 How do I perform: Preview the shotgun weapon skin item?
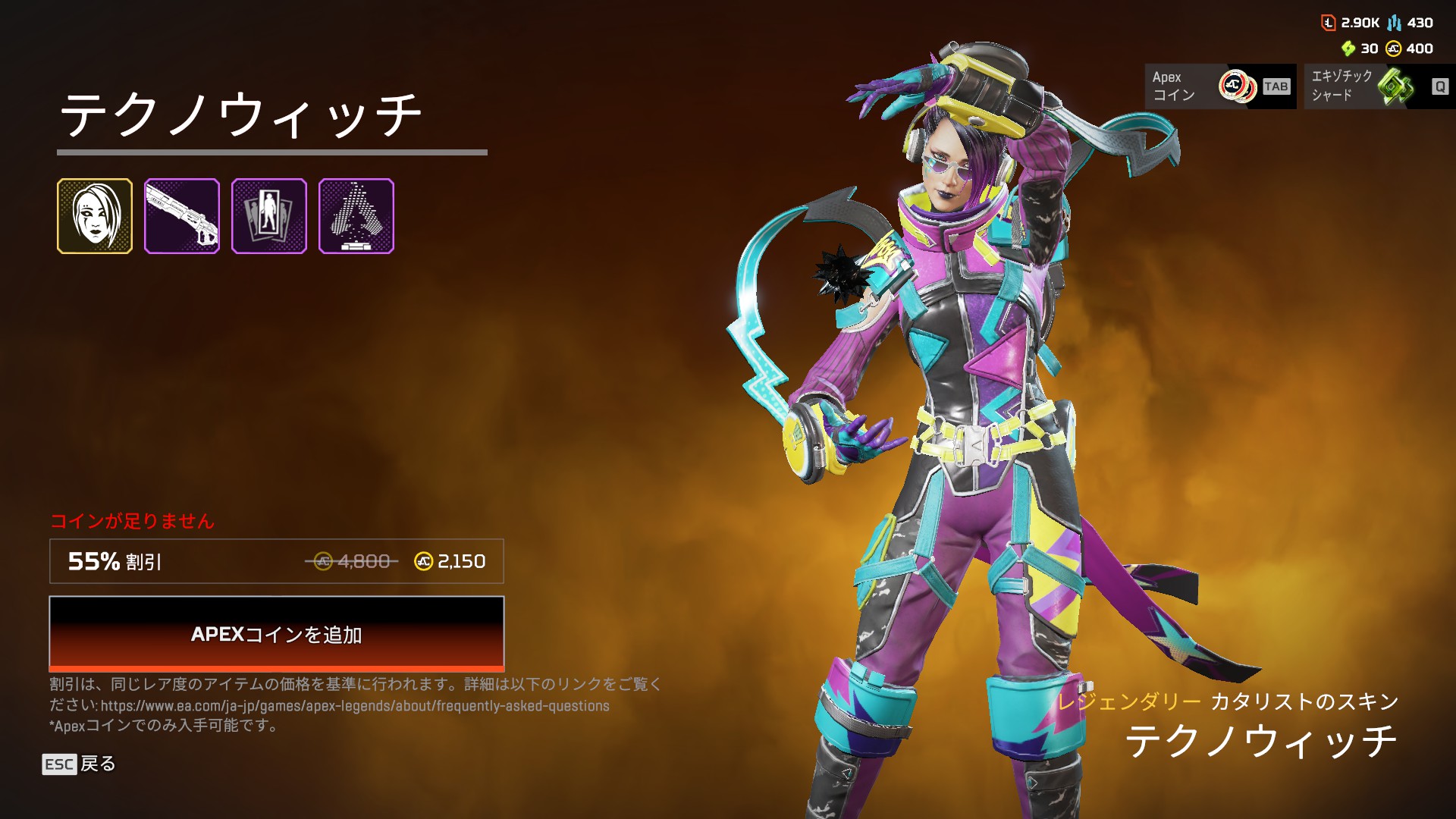pos(182,216)
